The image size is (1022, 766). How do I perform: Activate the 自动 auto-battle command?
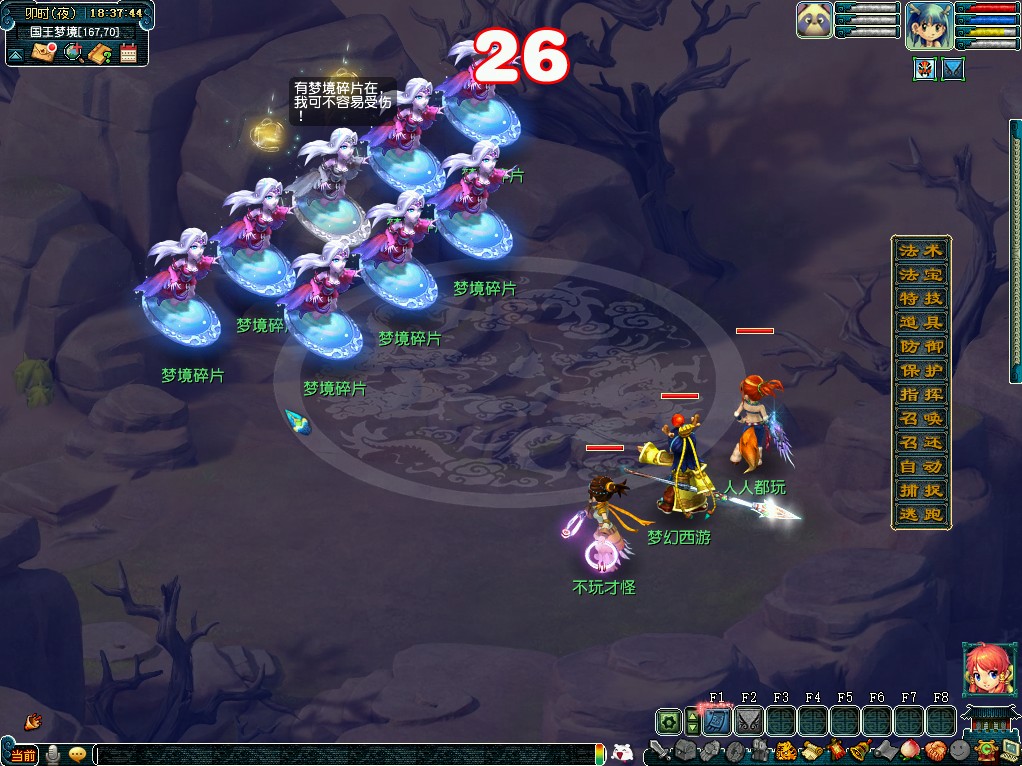(920, 467)
